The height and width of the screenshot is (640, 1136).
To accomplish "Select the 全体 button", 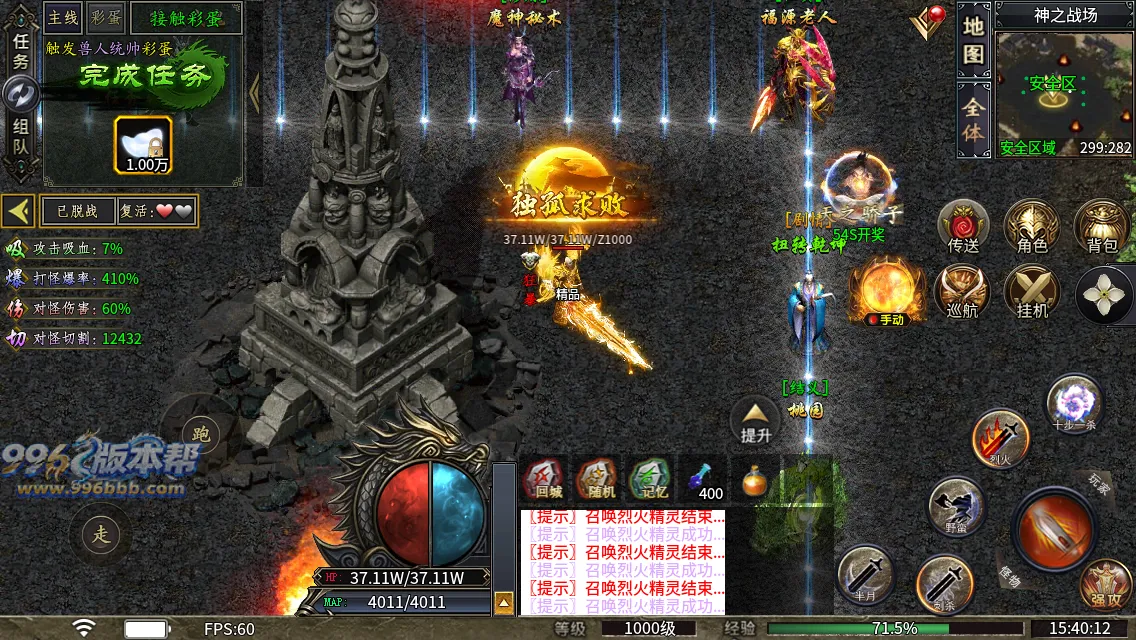I will click(x=973, y=119).
